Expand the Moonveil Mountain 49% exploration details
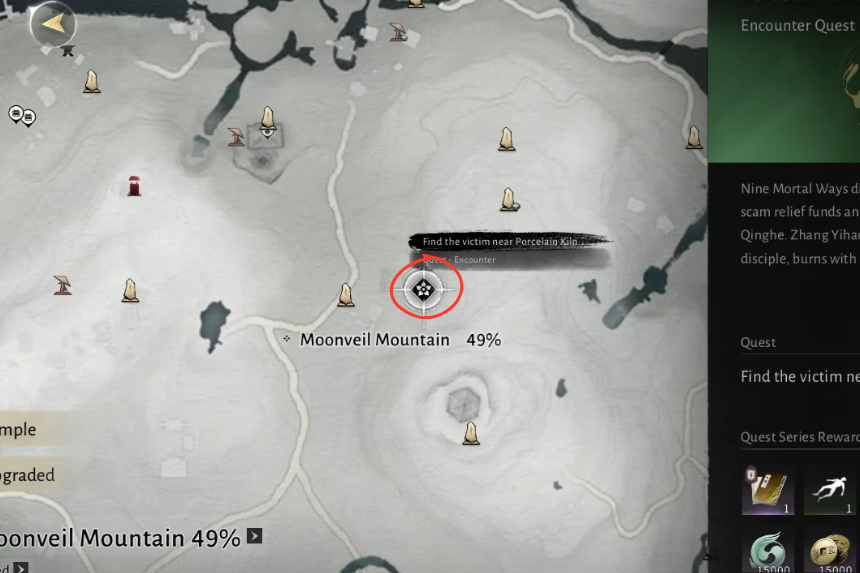Screen dimensions: 860x573 (255, 537)
